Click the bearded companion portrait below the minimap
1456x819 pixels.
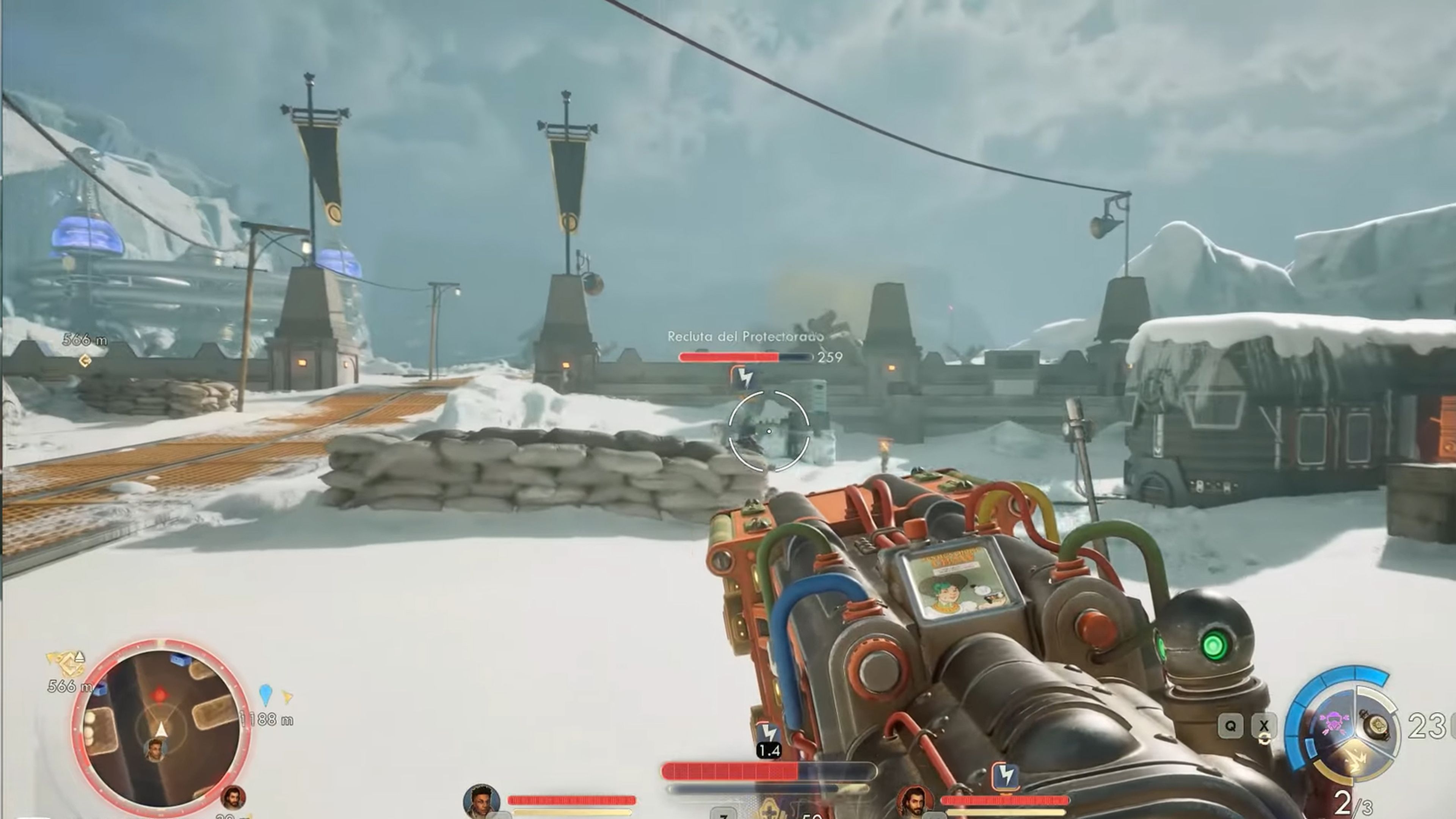[x=234, y=797]
